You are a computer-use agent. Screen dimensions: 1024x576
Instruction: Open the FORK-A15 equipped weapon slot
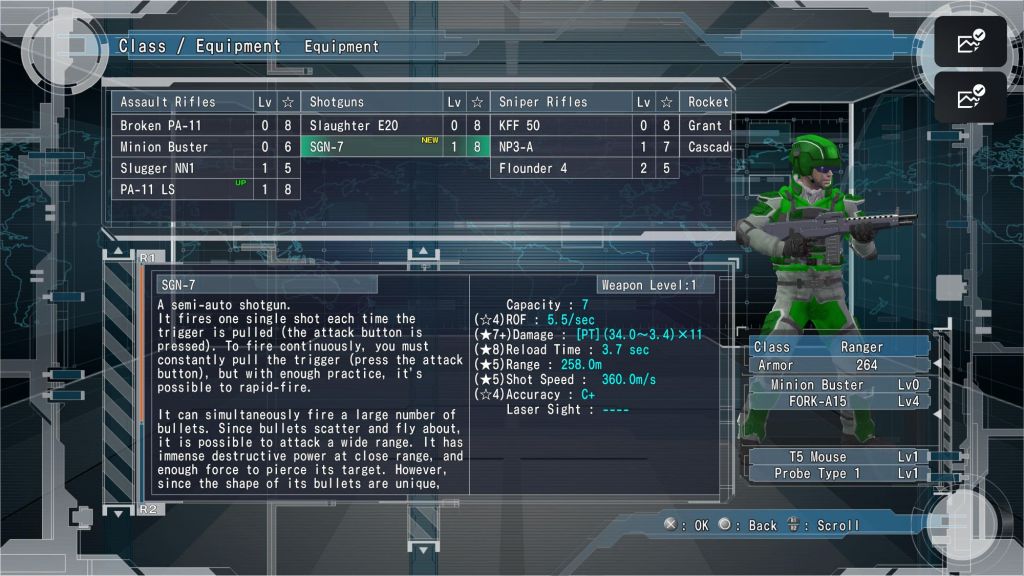click(840, 402)
